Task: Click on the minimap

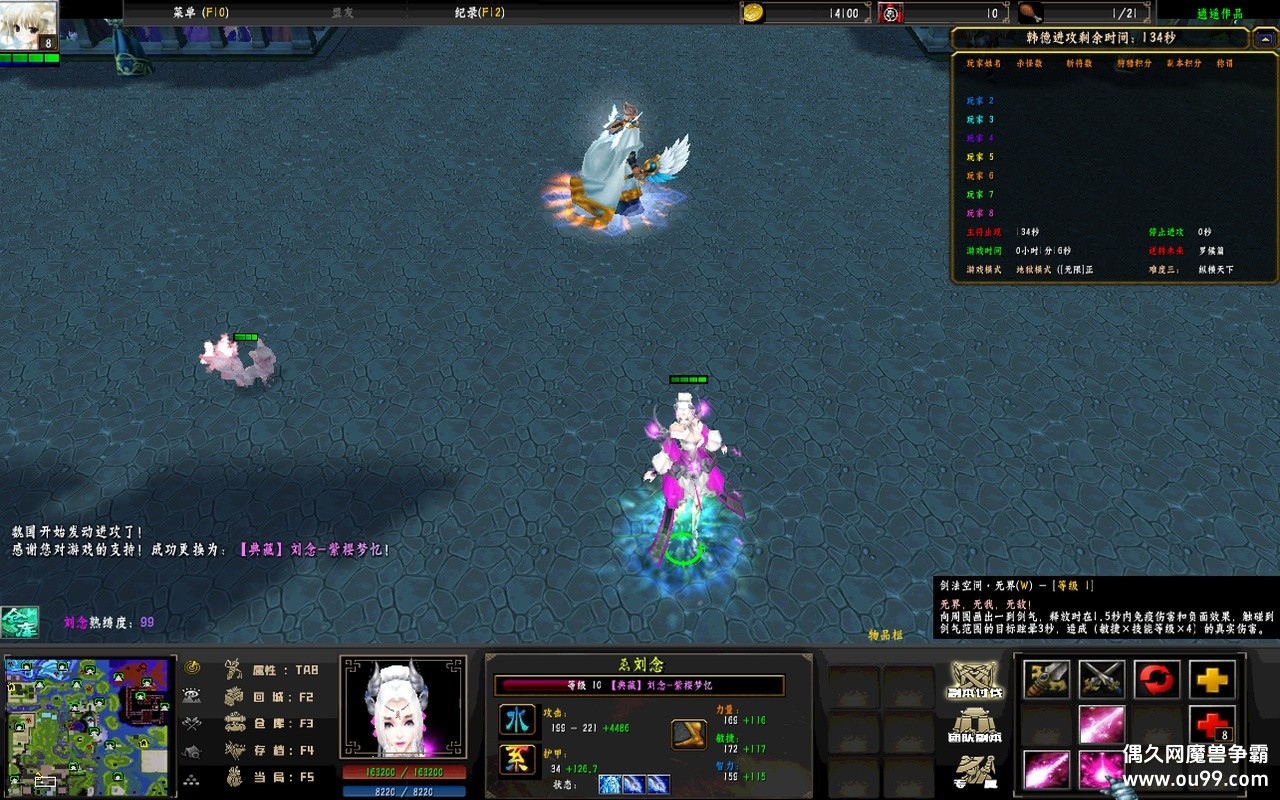Action: (x=88, y=725)
